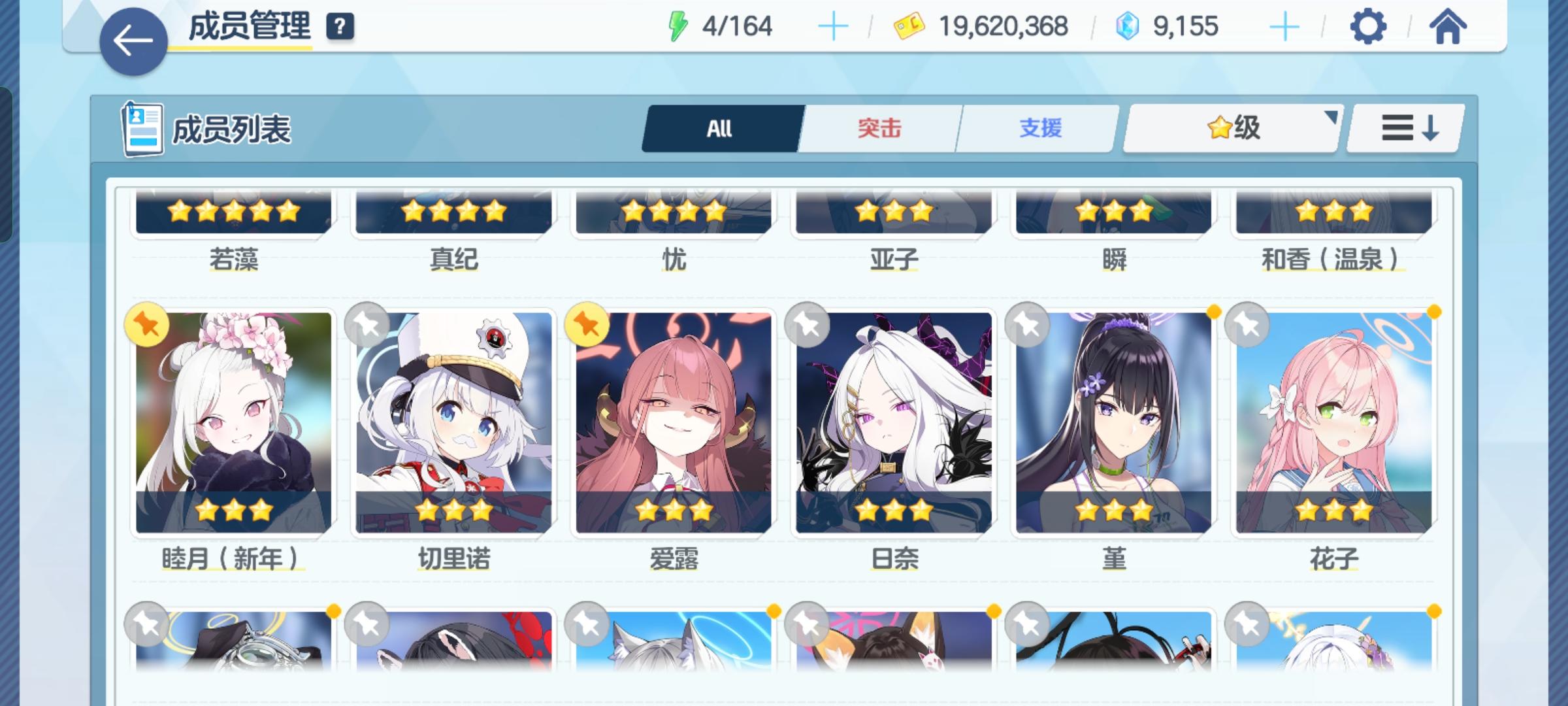Open the 成员管理 help question mark
1568x706 pixels.
pos(338,28)
